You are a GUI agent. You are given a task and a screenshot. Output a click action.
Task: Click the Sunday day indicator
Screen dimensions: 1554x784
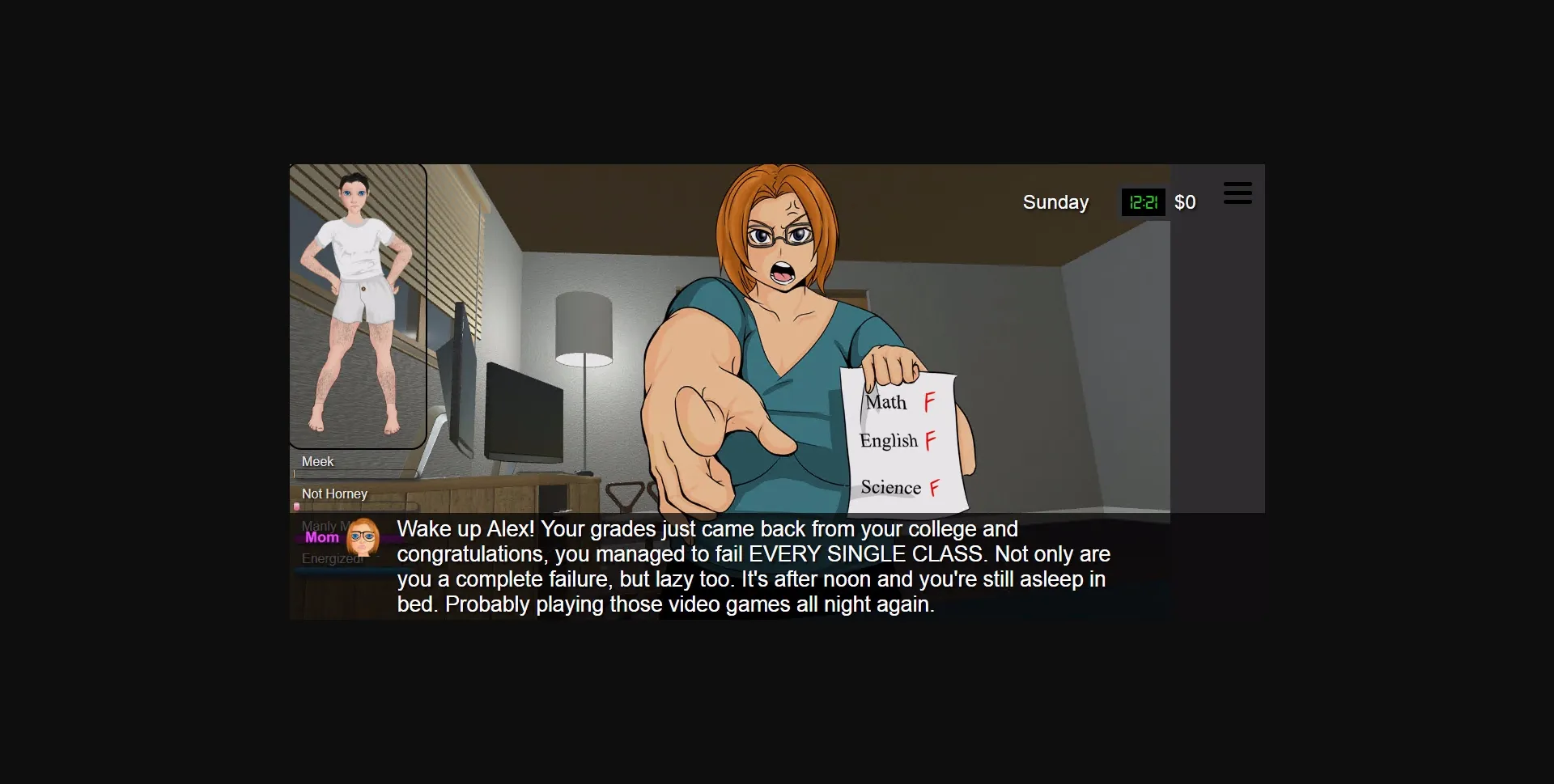[x=1055, y=202]
